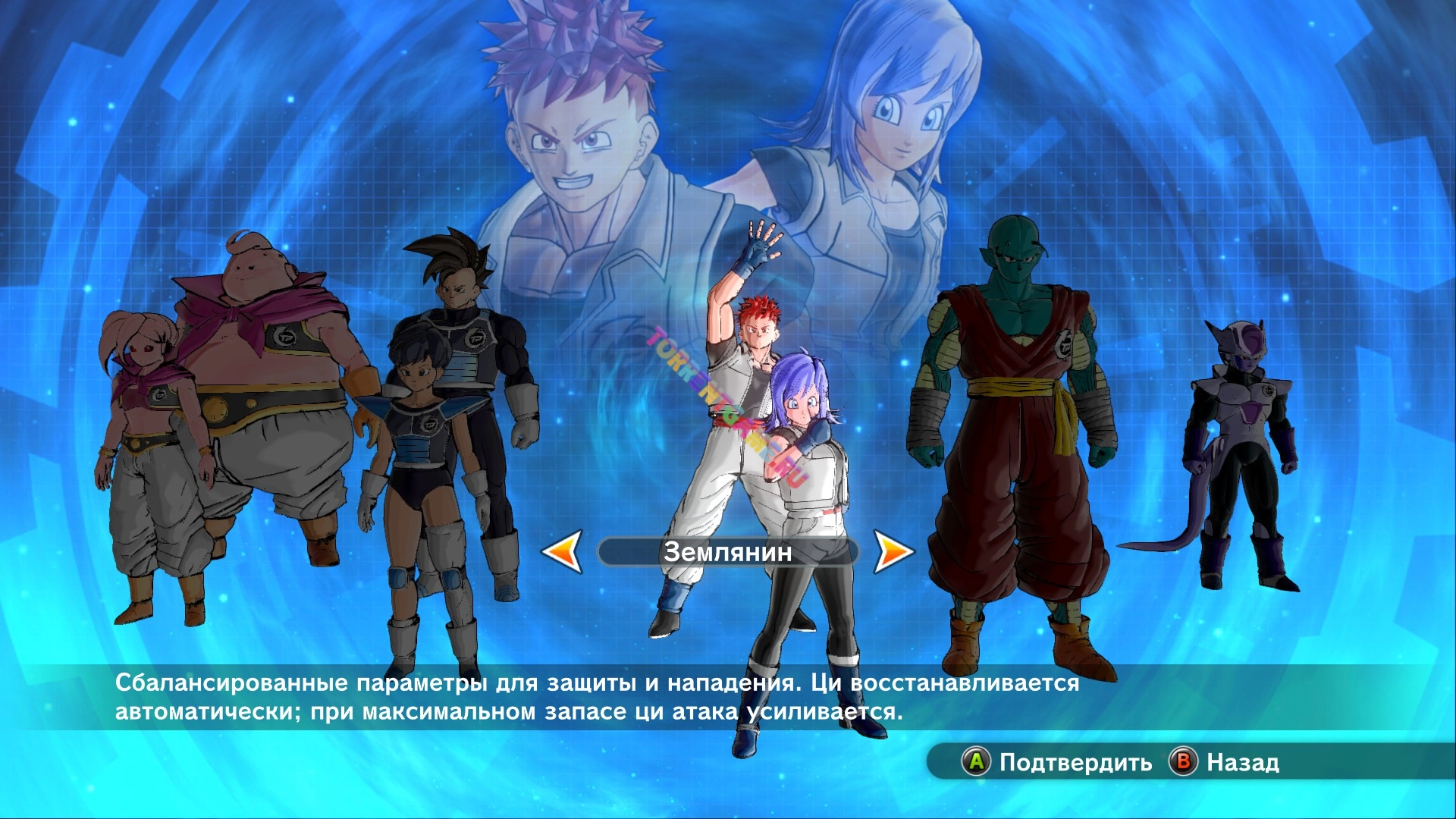Click the Землянин race name label
Viewport: 1456px width, 819px height.
point(727,552)
